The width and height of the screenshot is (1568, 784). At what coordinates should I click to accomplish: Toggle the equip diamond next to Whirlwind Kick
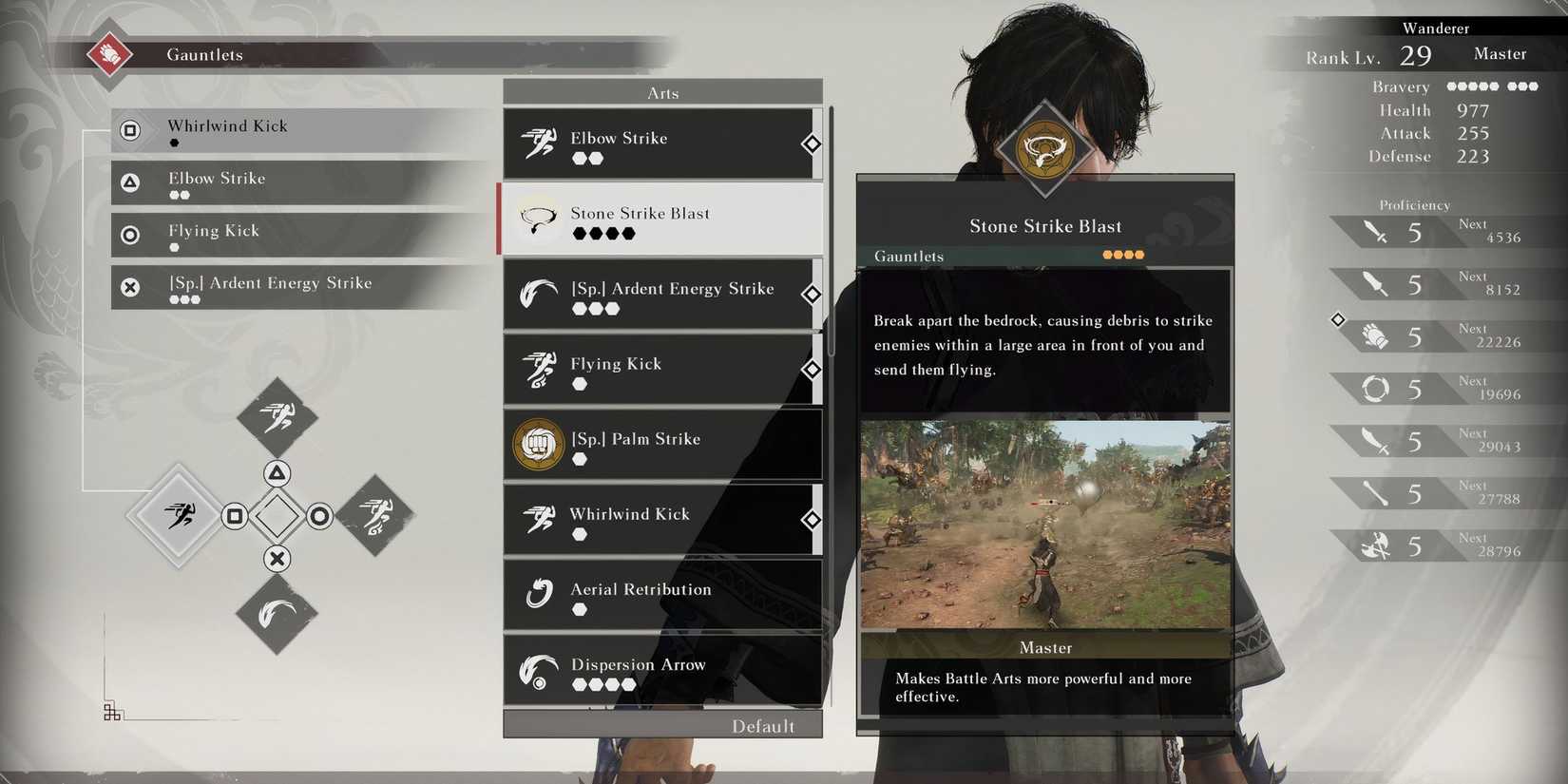(813, 520)
